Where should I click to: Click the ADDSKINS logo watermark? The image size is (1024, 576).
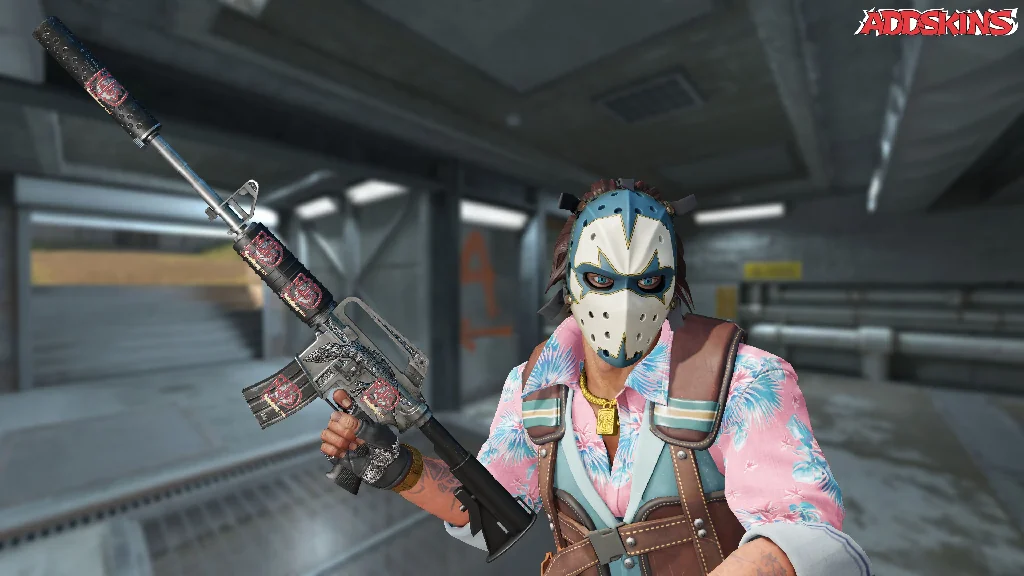(x=937, y=23)
